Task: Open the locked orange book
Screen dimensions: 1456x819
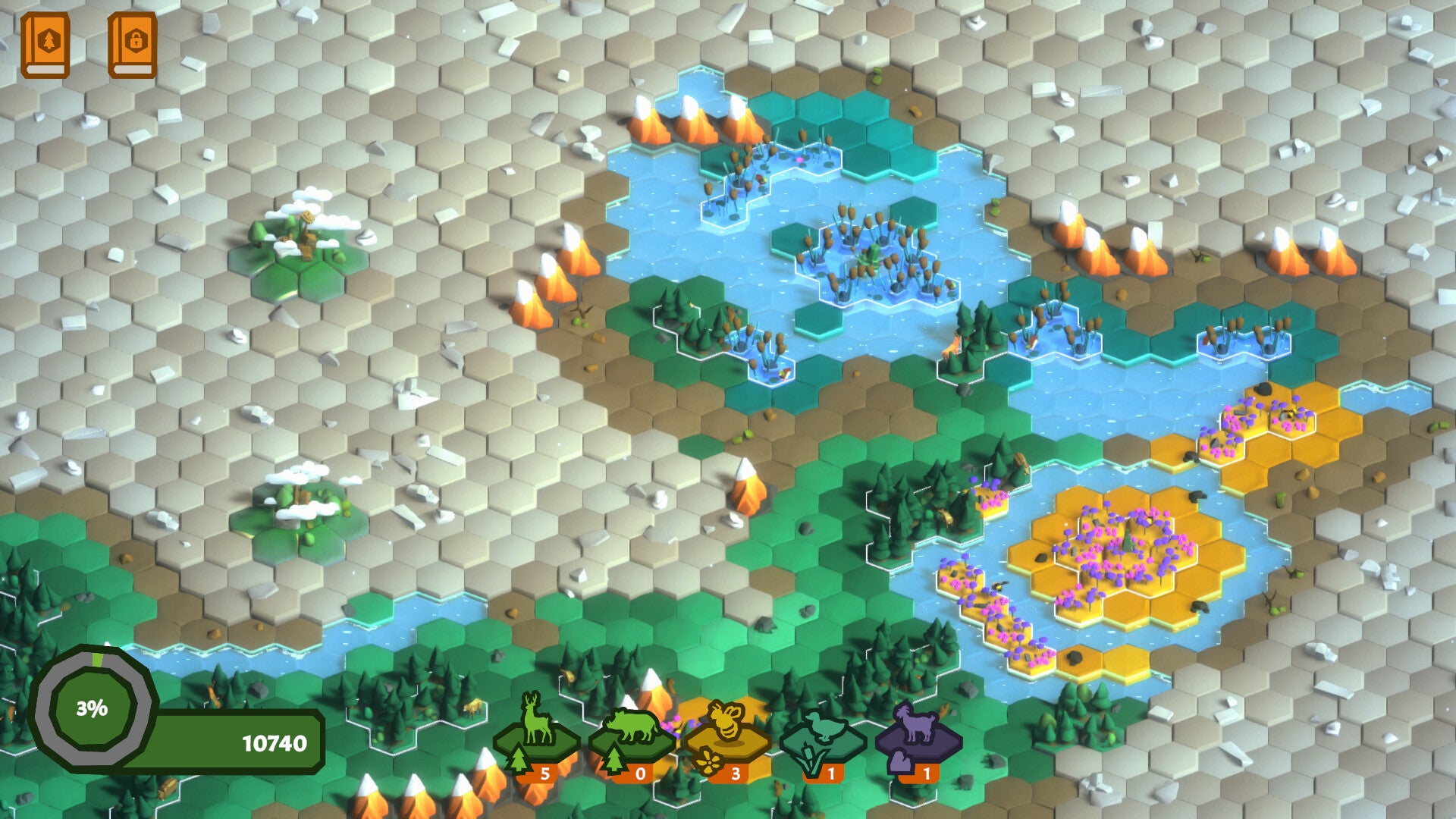Action: (133, 45)
